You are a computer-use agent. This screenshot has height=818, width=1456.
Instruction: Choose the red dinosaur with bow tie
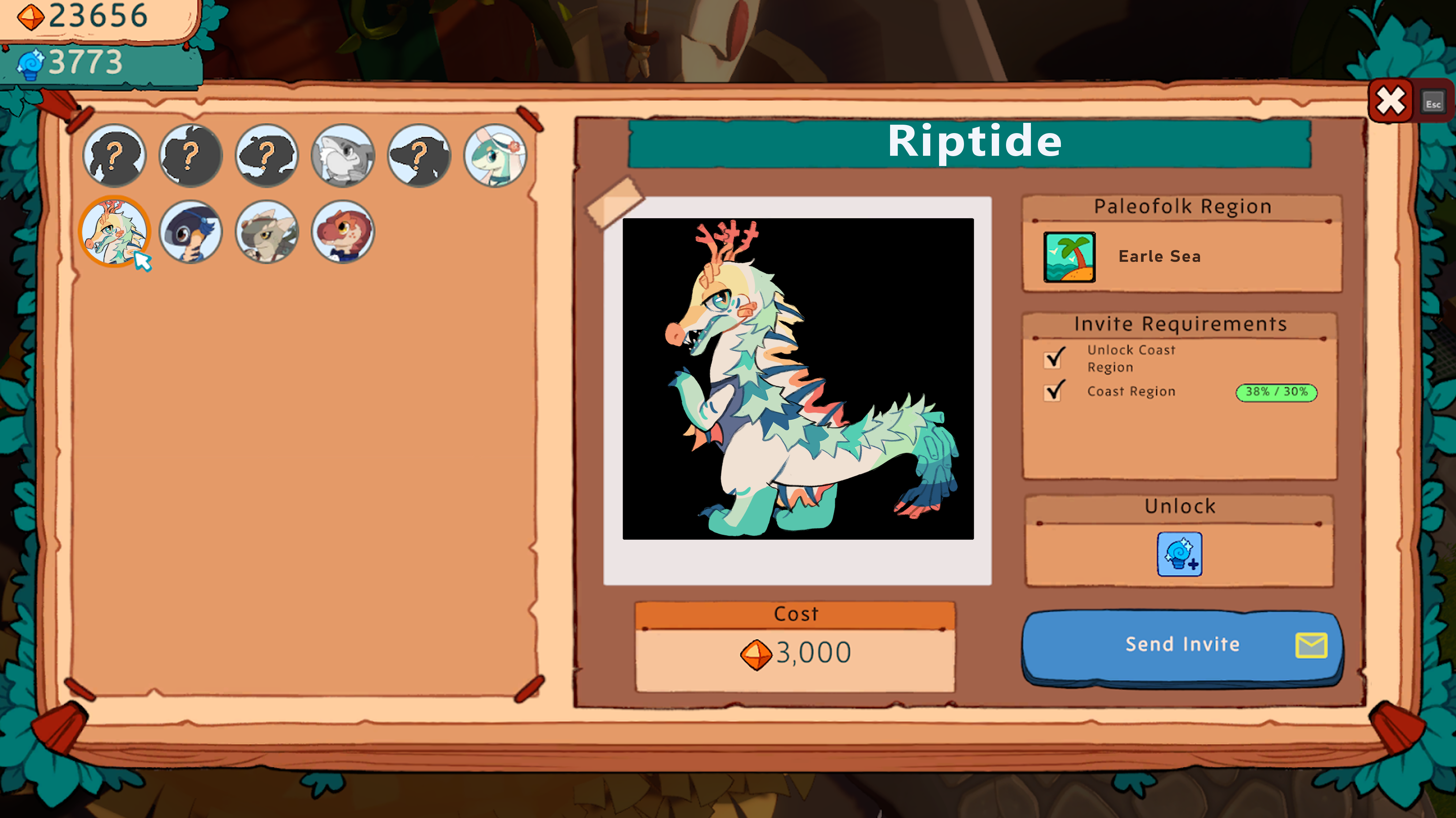tap(343, 231)
